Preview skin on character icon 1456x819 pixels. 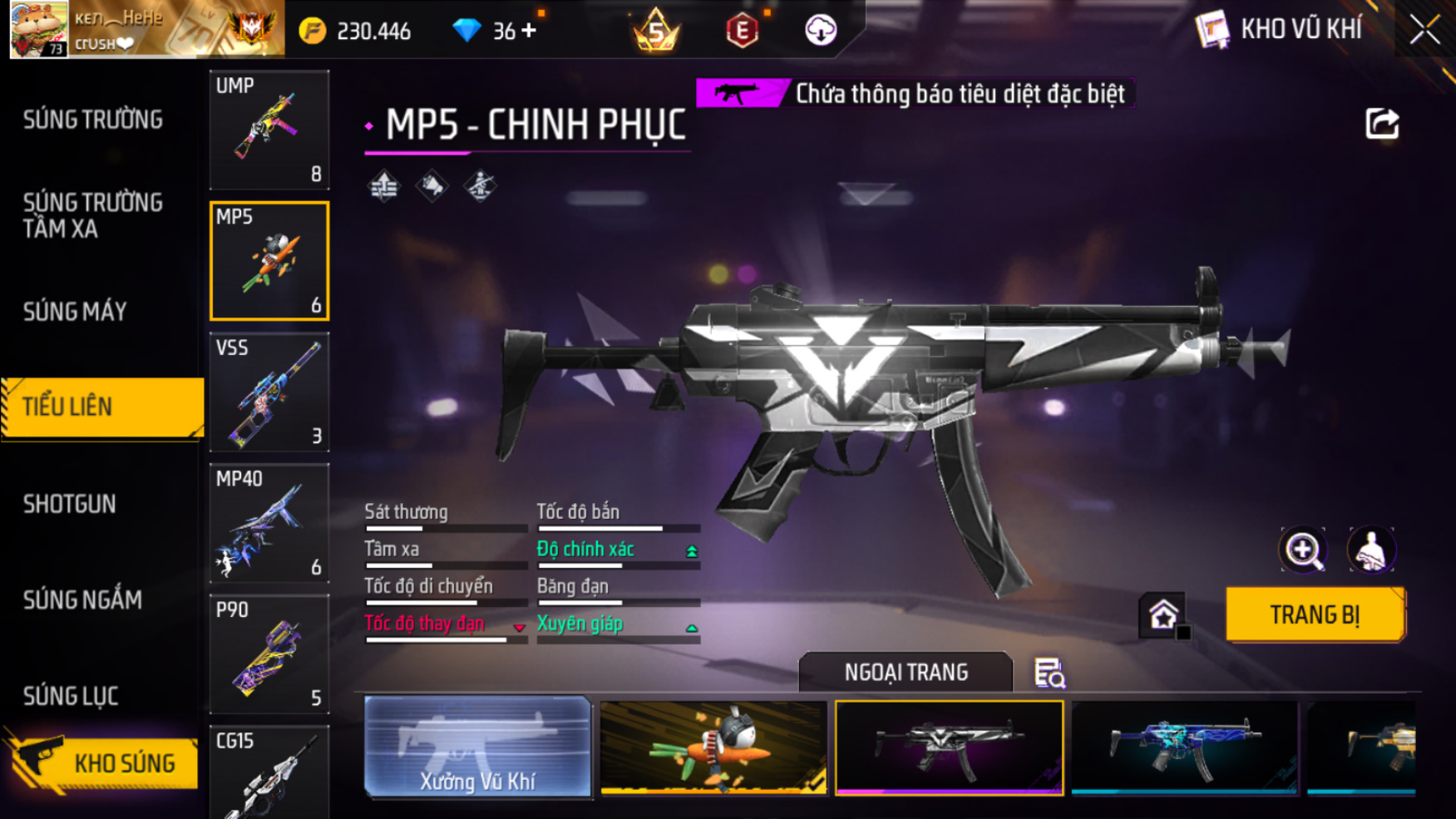(1370, 550)
